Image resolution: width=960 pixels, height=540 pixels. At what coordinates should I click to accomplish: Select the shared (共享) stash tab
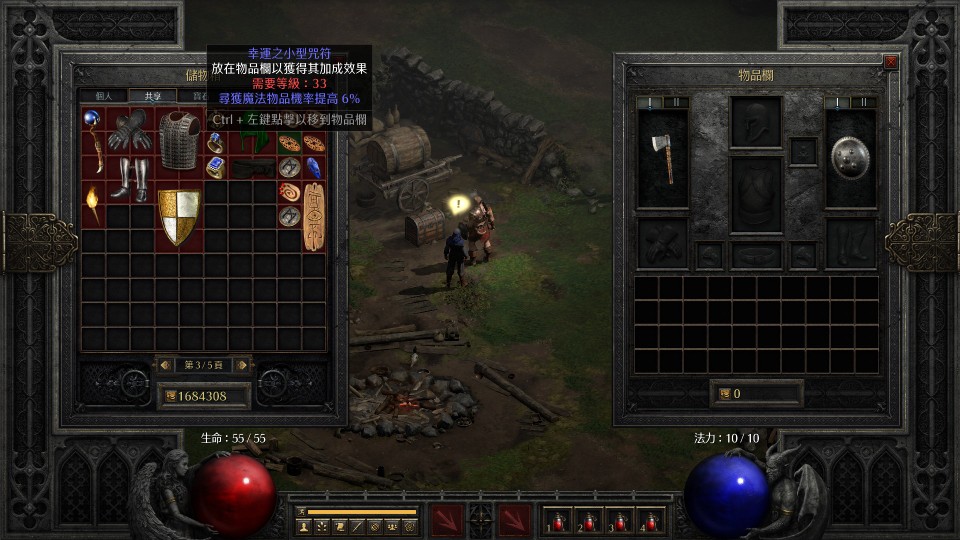(153, 97)
